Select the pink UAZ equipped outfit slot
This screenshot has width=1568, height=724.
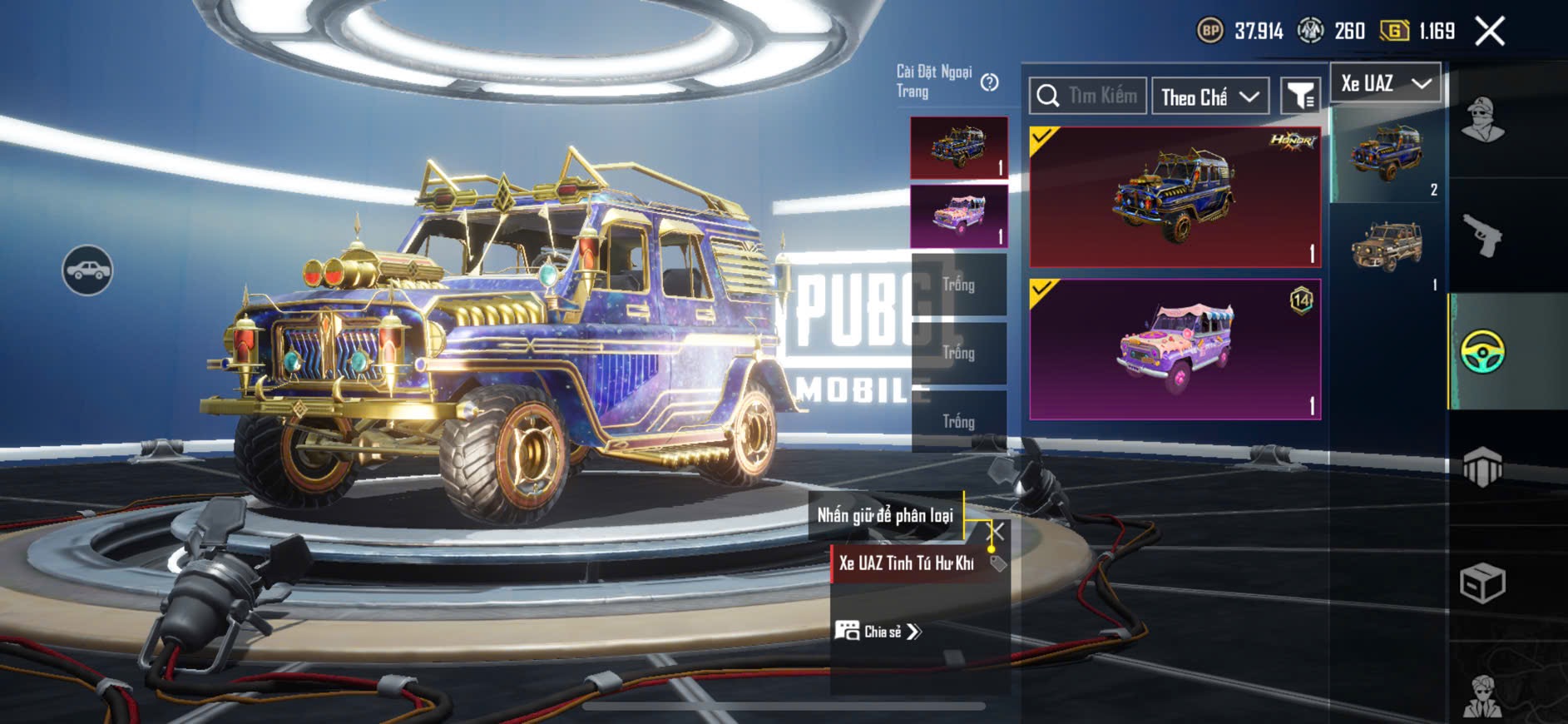[x=958, y=216]
